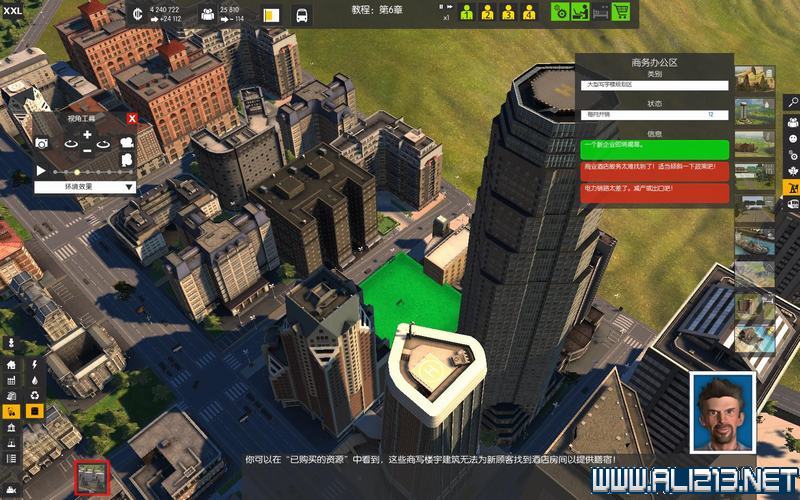The width and height of the screenshot is (800, 500).
Task: Select the red-framed building thumbnail
Action: click(93, 478)
